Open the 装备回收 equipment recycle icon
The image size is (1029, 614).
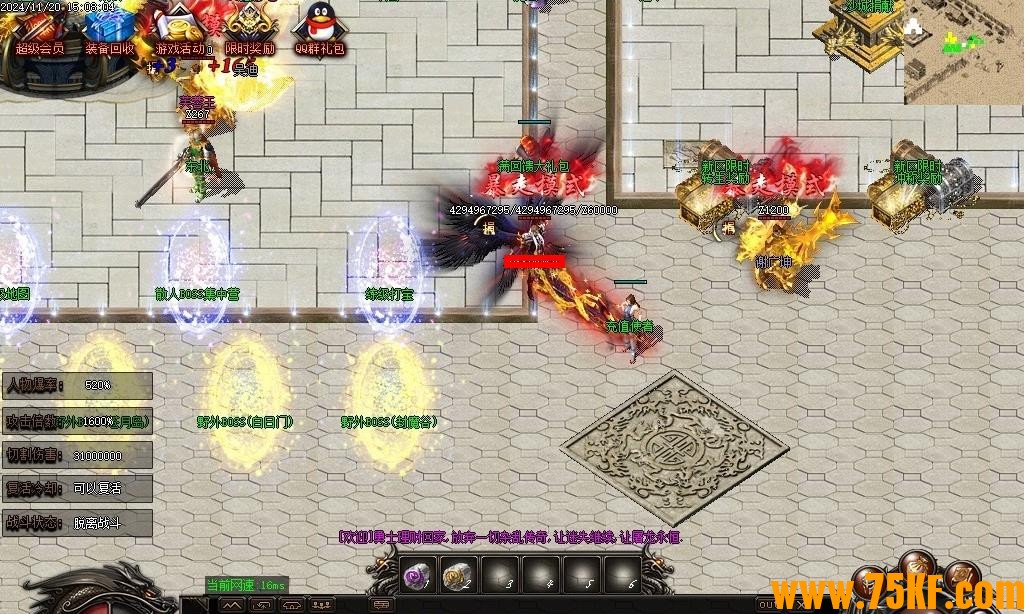point(109,28)
